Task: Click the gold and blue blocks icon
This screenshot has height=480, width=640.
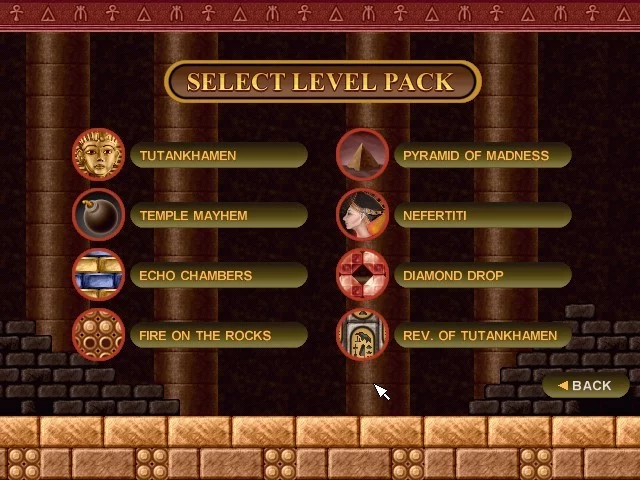Action: (98, 275)
